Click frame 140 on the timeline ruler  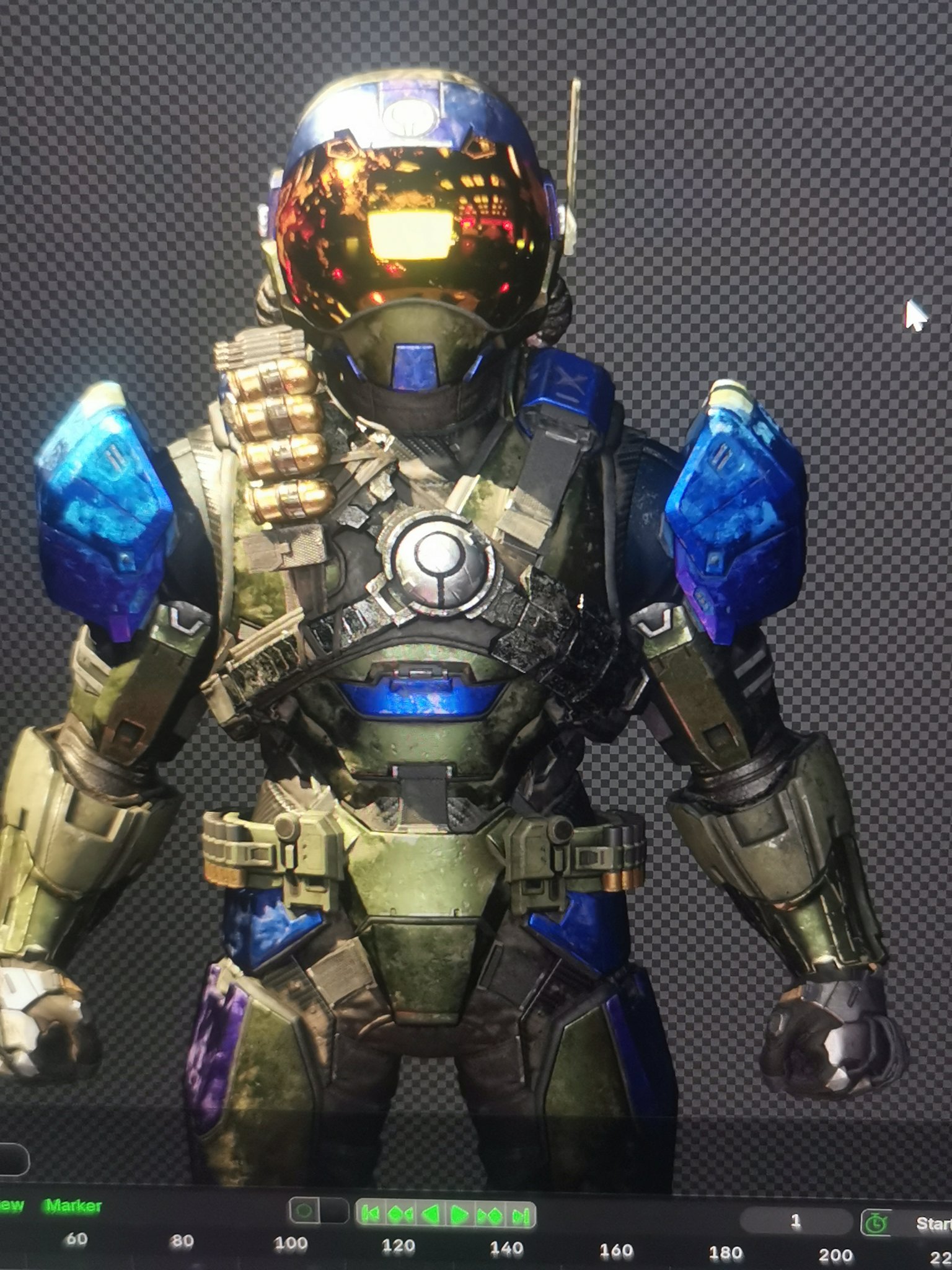[x=506, y=1248]
